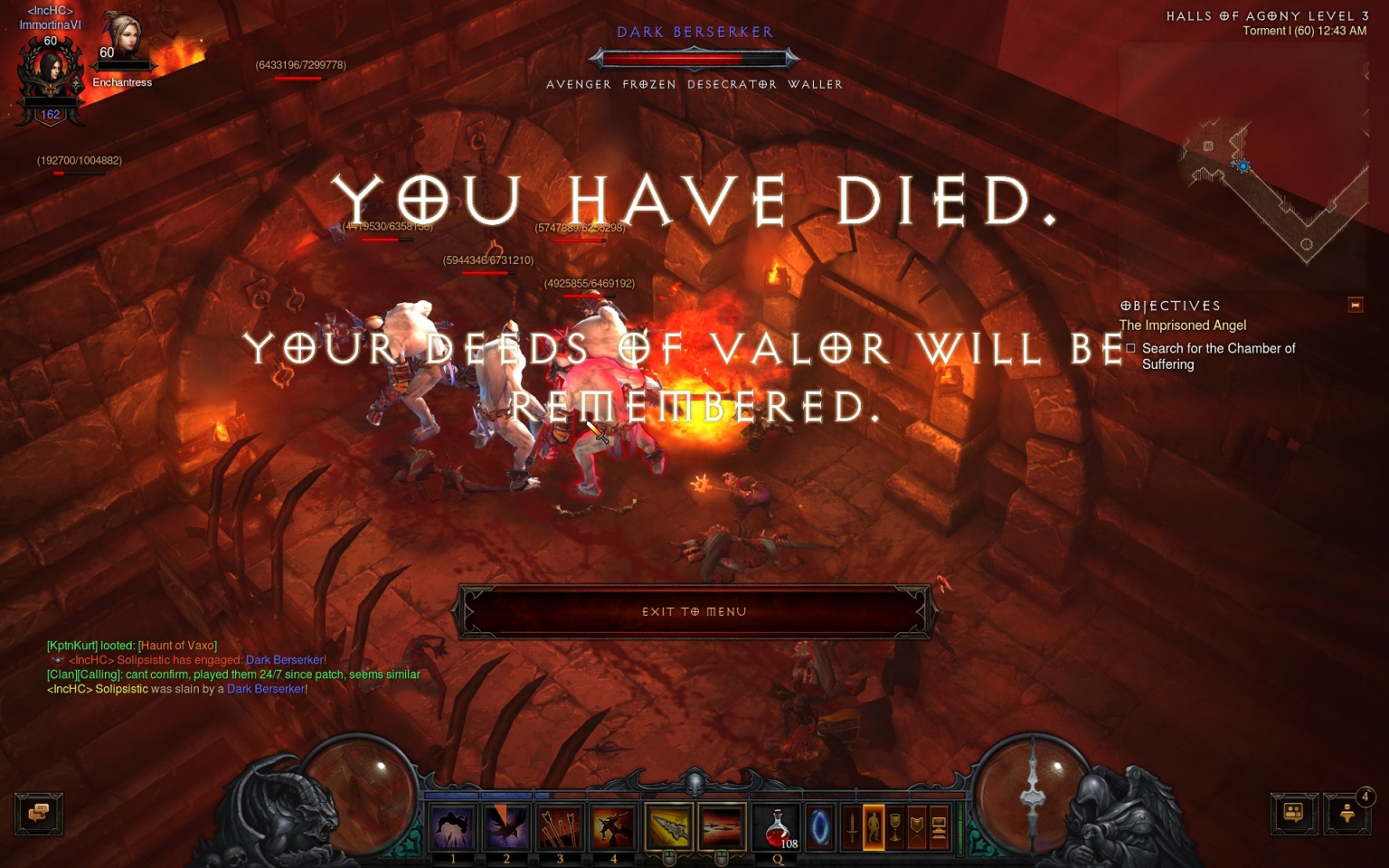The image size is (1389, 868).
Task: Select the red flying arrows secondary skill
Action: pyautogui.click(x=721, y=826)
